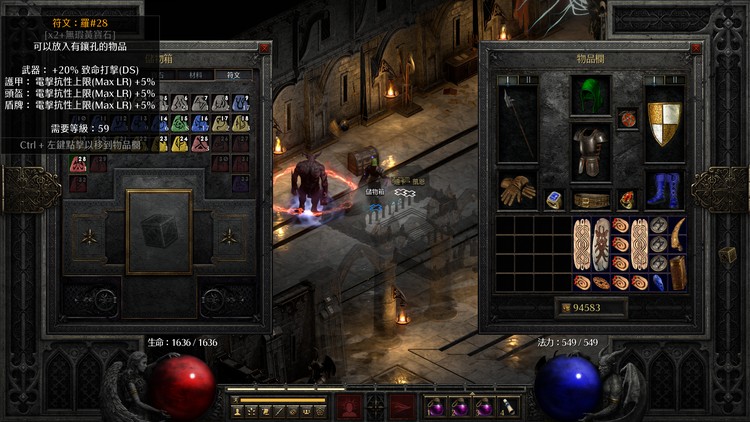Select the equipped belt slot
Viewport: 750px width, 422px height.
(590, 200)
